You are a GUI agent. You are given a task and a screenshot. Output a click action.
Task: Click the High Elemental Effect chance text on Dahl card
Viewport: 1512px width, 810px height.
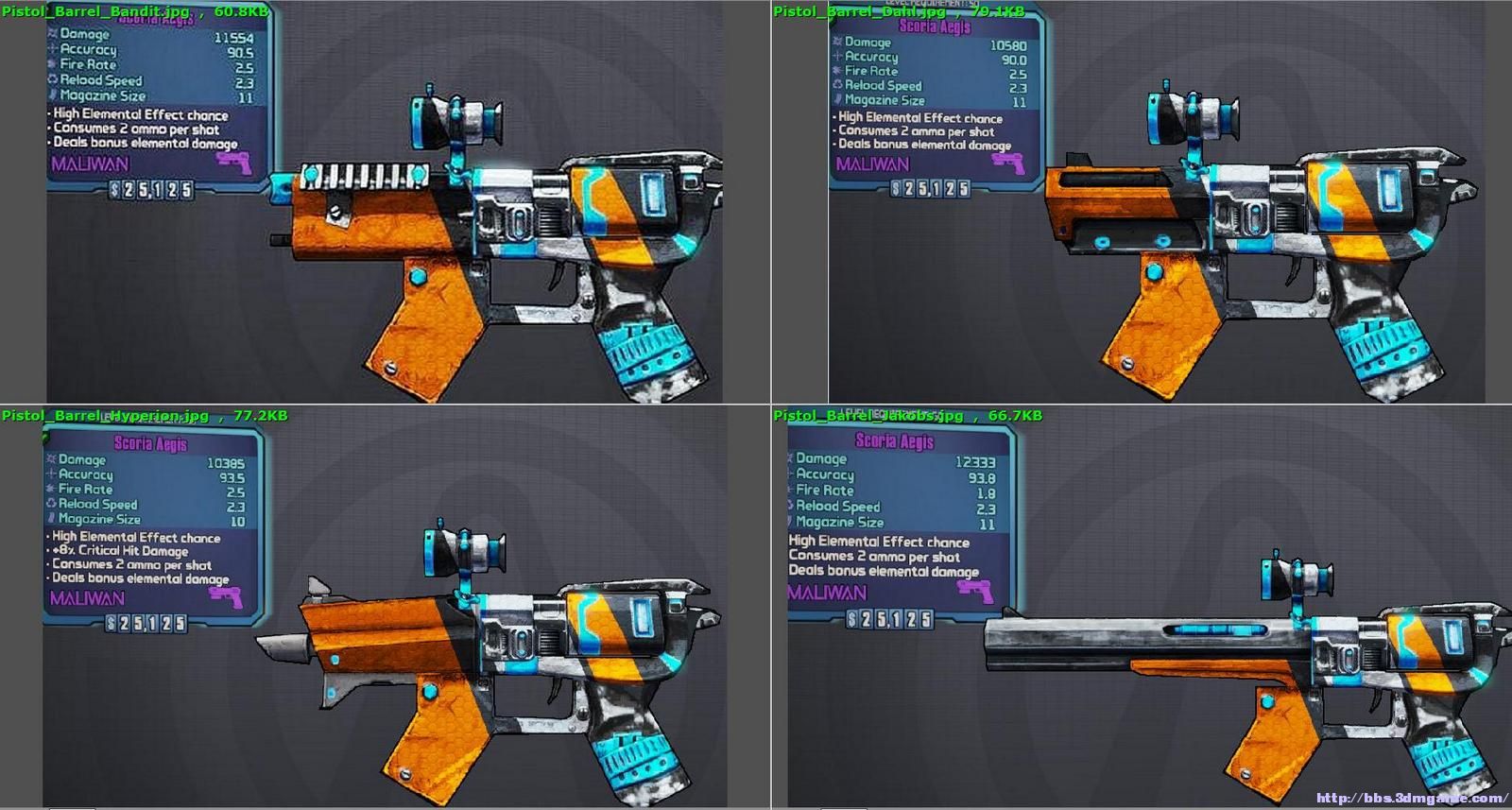(919, 118)
